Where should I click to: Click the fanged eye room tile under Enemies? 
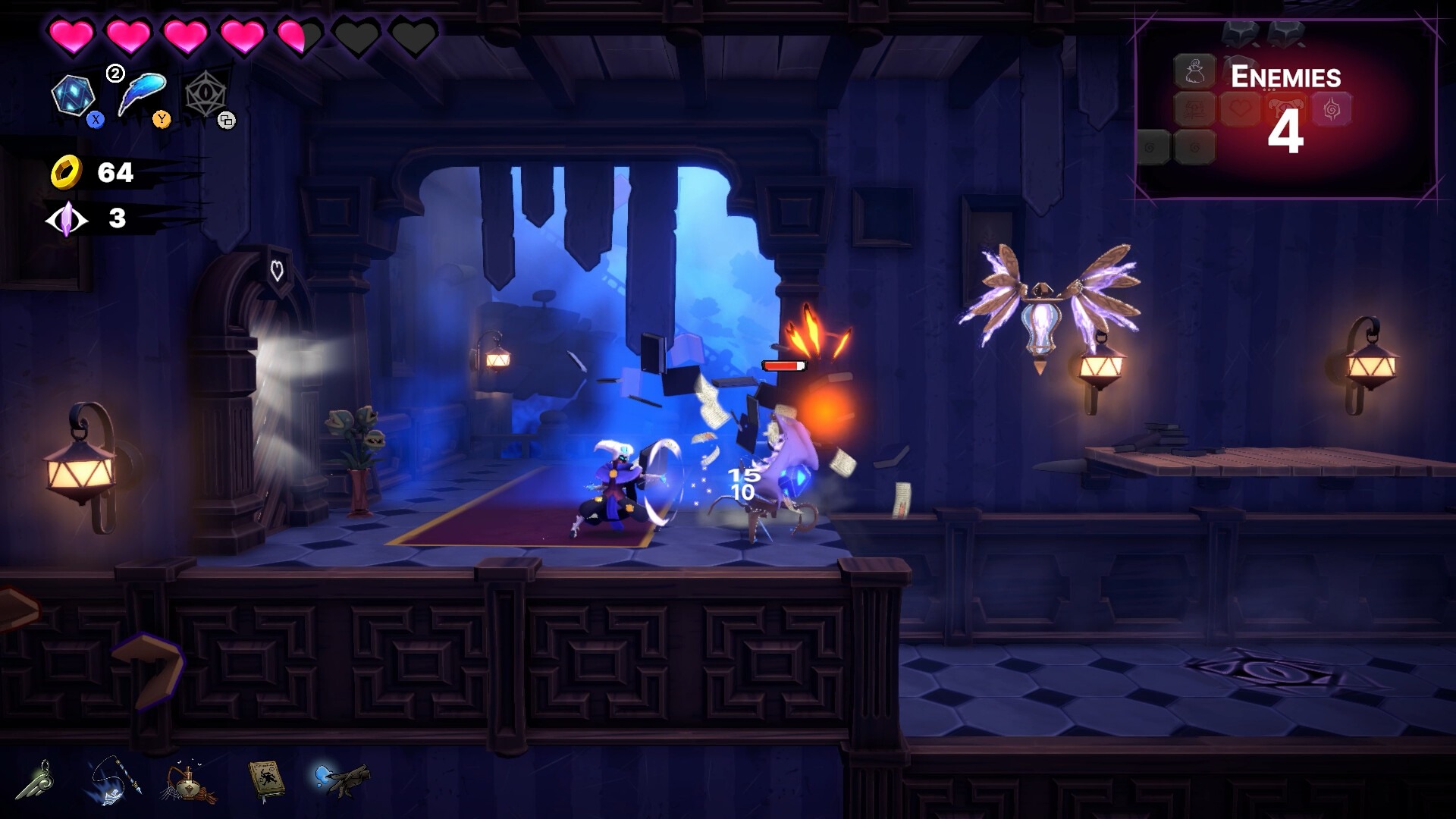(1285, 108)
